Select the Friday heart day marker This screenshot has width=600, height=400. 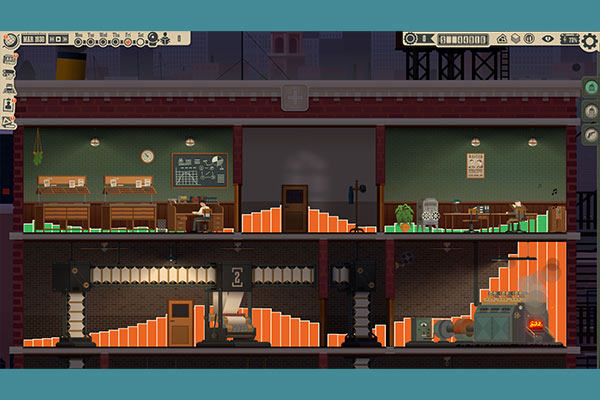tap(129, 40)
